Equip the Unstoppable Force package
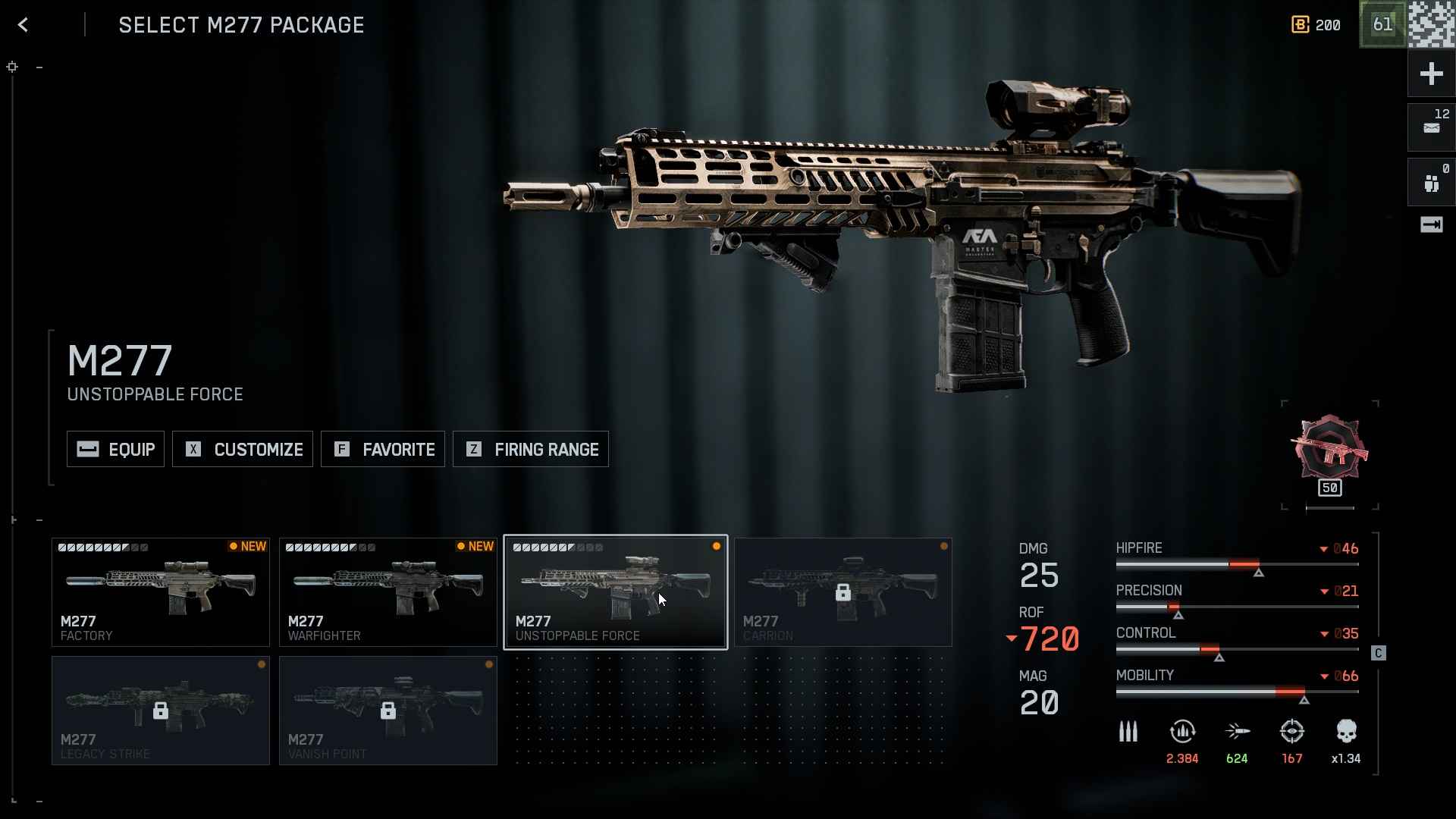 click(x=115, y=449)
